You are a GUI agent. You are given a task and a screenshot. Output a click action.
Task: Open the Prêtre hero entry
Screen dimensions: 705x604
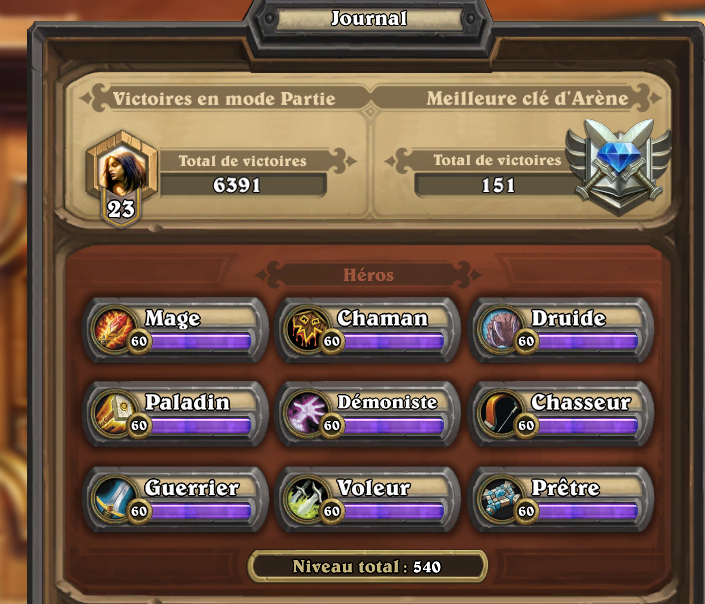[562, 498]
